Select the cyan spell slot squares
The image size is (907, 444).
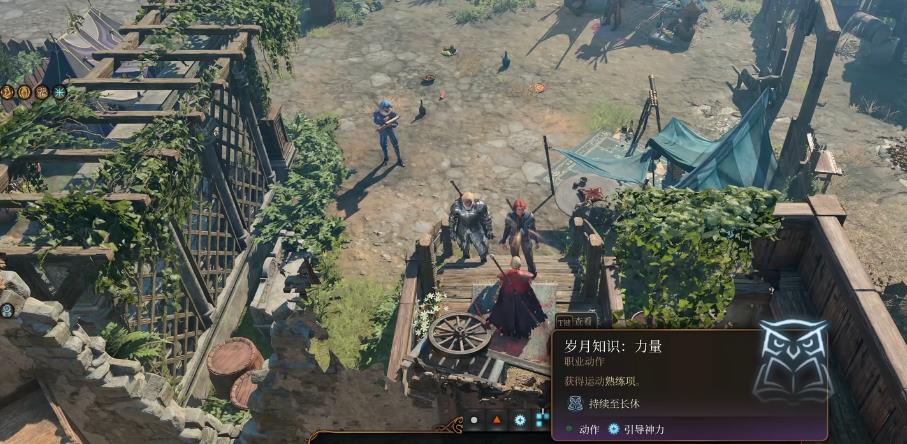[x=542, y=420]
